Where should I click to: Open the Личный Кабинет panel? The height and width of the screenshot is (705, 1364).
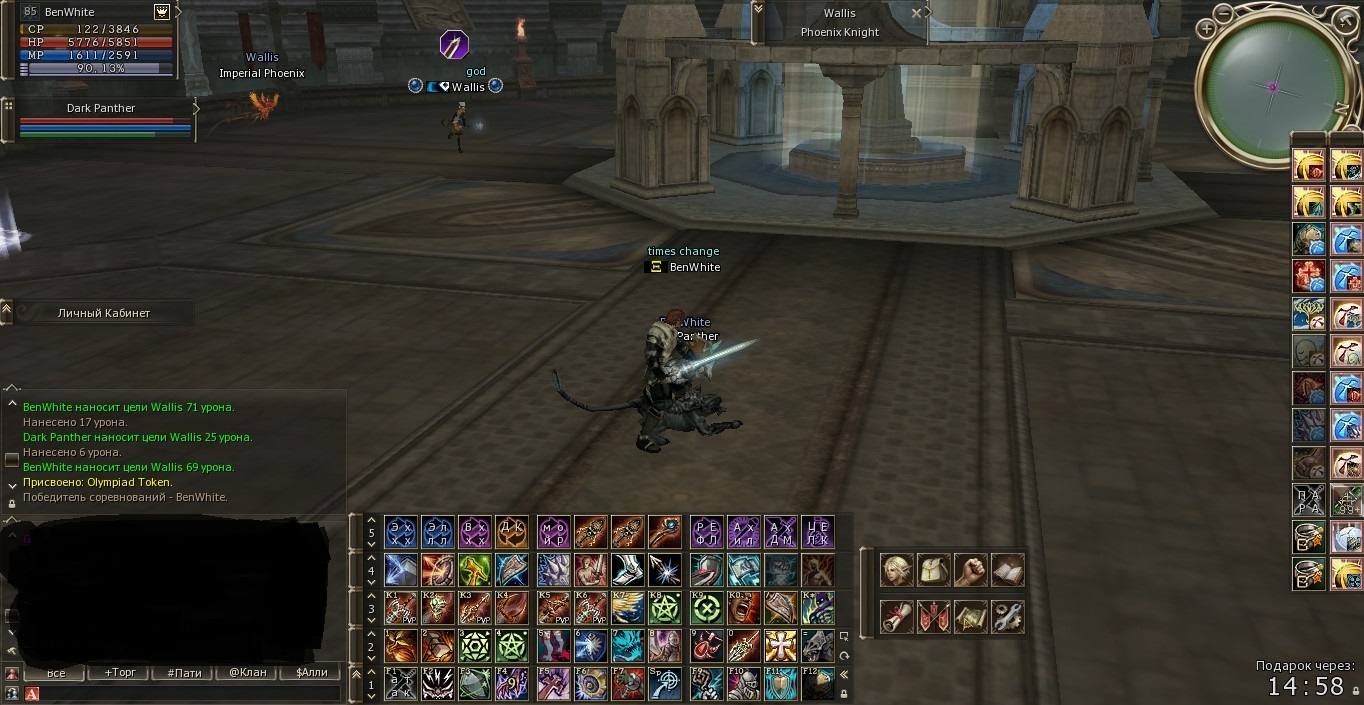(x=104, y=313)
